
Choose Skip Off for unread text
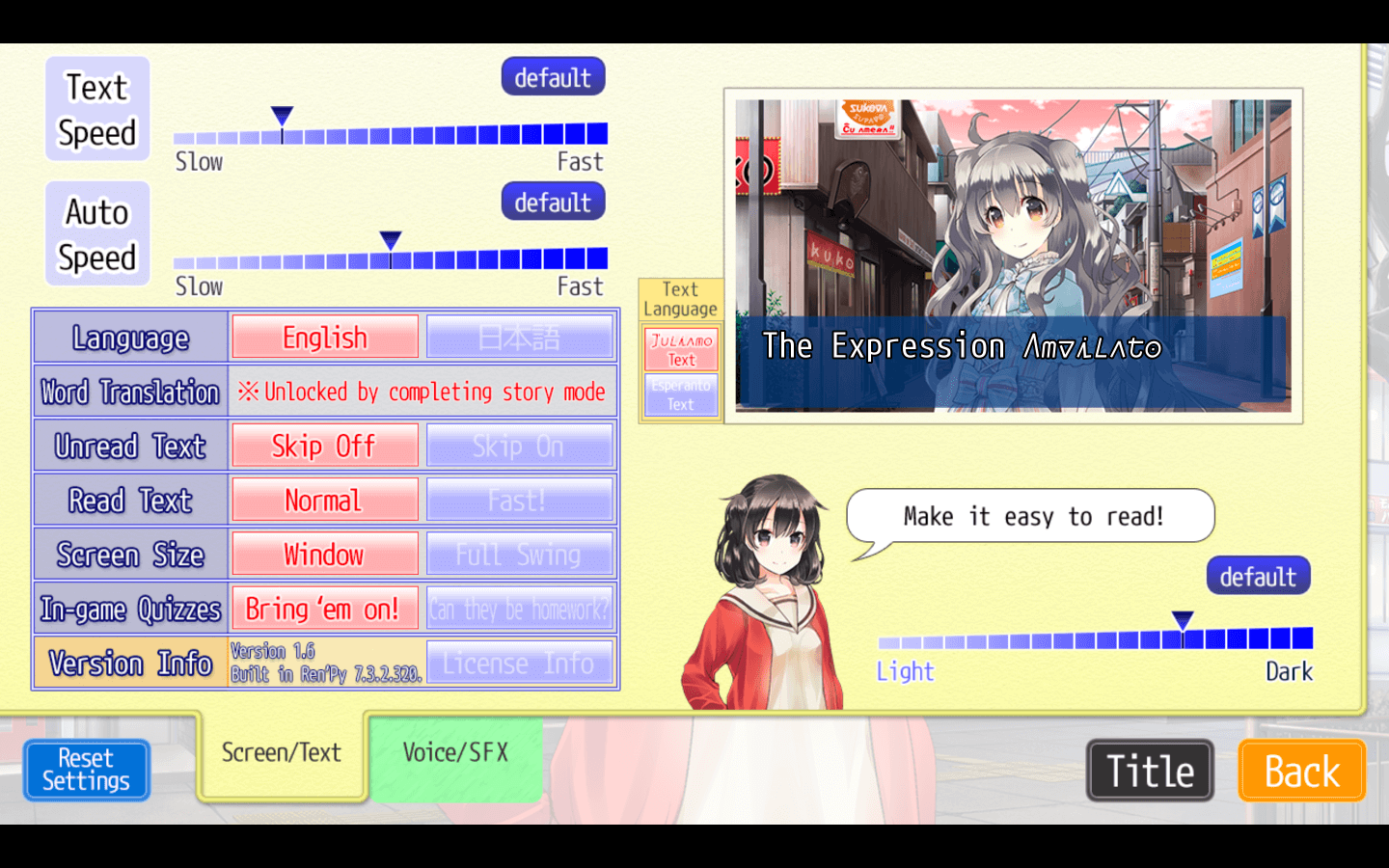[x=325, y=447]
